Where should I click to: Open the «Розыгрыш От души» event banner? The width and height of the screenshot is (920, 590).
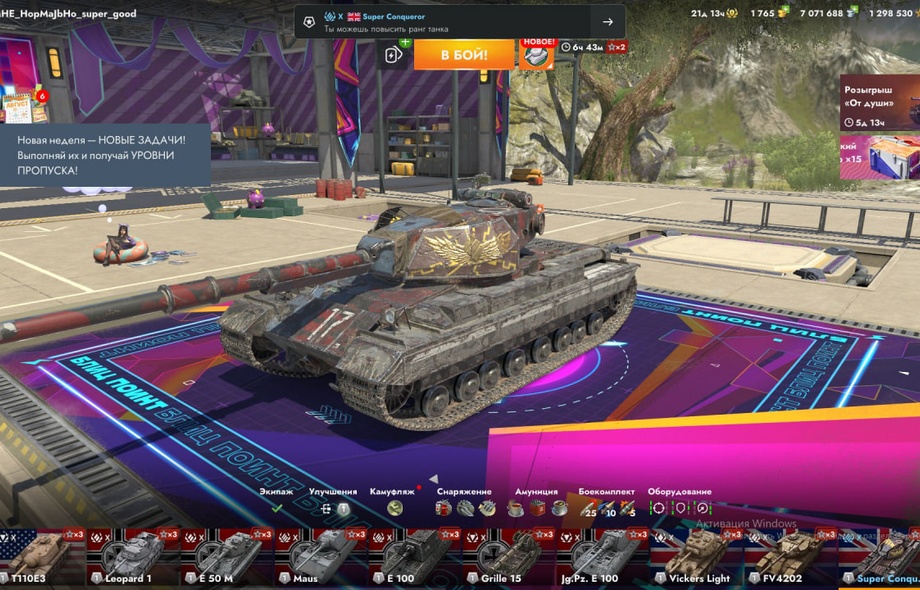pos(878,102)
